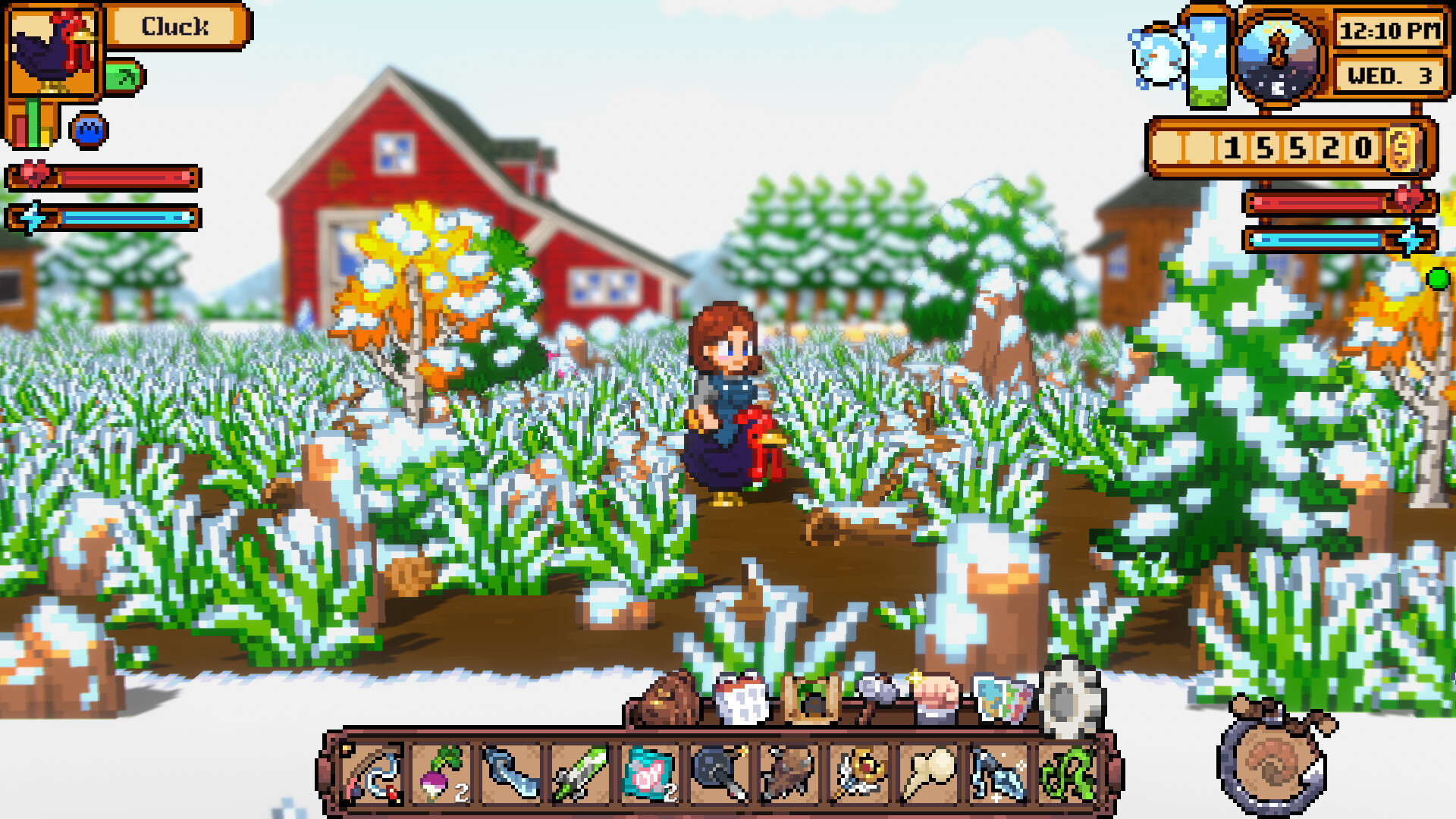
Task: Click the camera frame icon above the hotbar
Action: click(x=810, y=698)
